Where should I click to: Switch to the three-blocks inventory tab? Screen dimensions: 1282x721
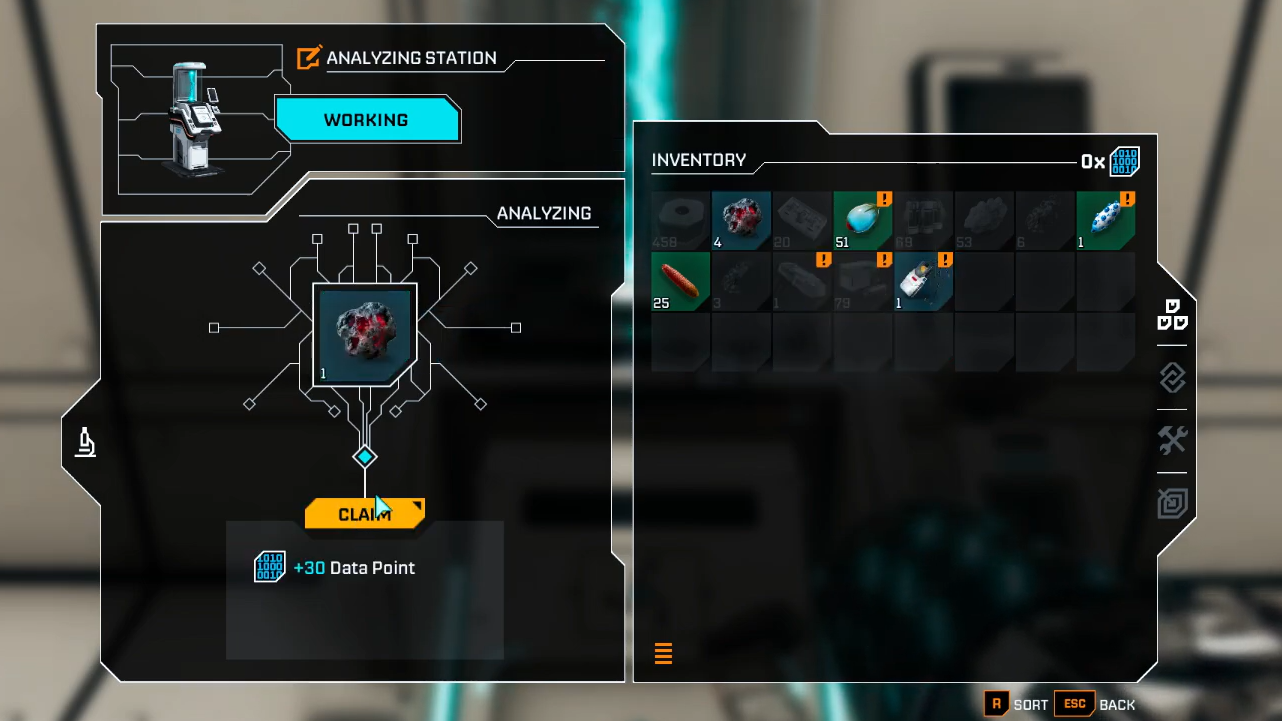(x=1172, y=315)
